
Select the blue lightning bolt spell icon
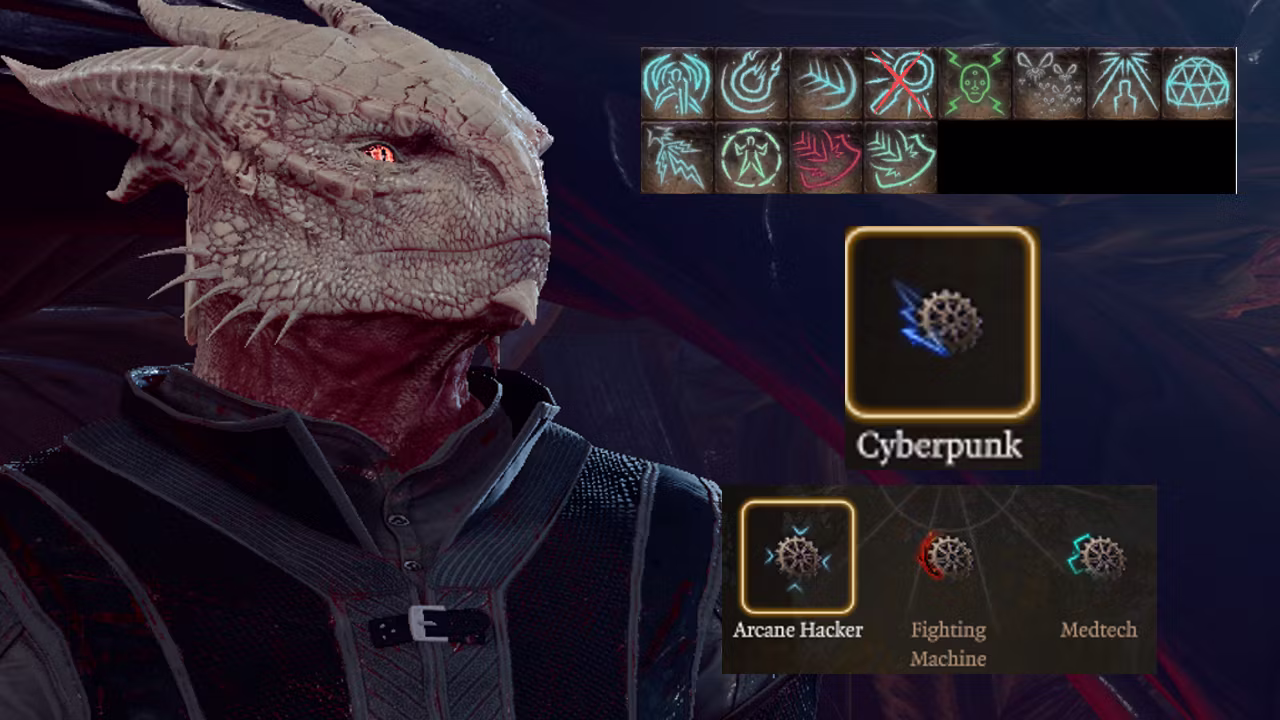click(x=677, y=157)
